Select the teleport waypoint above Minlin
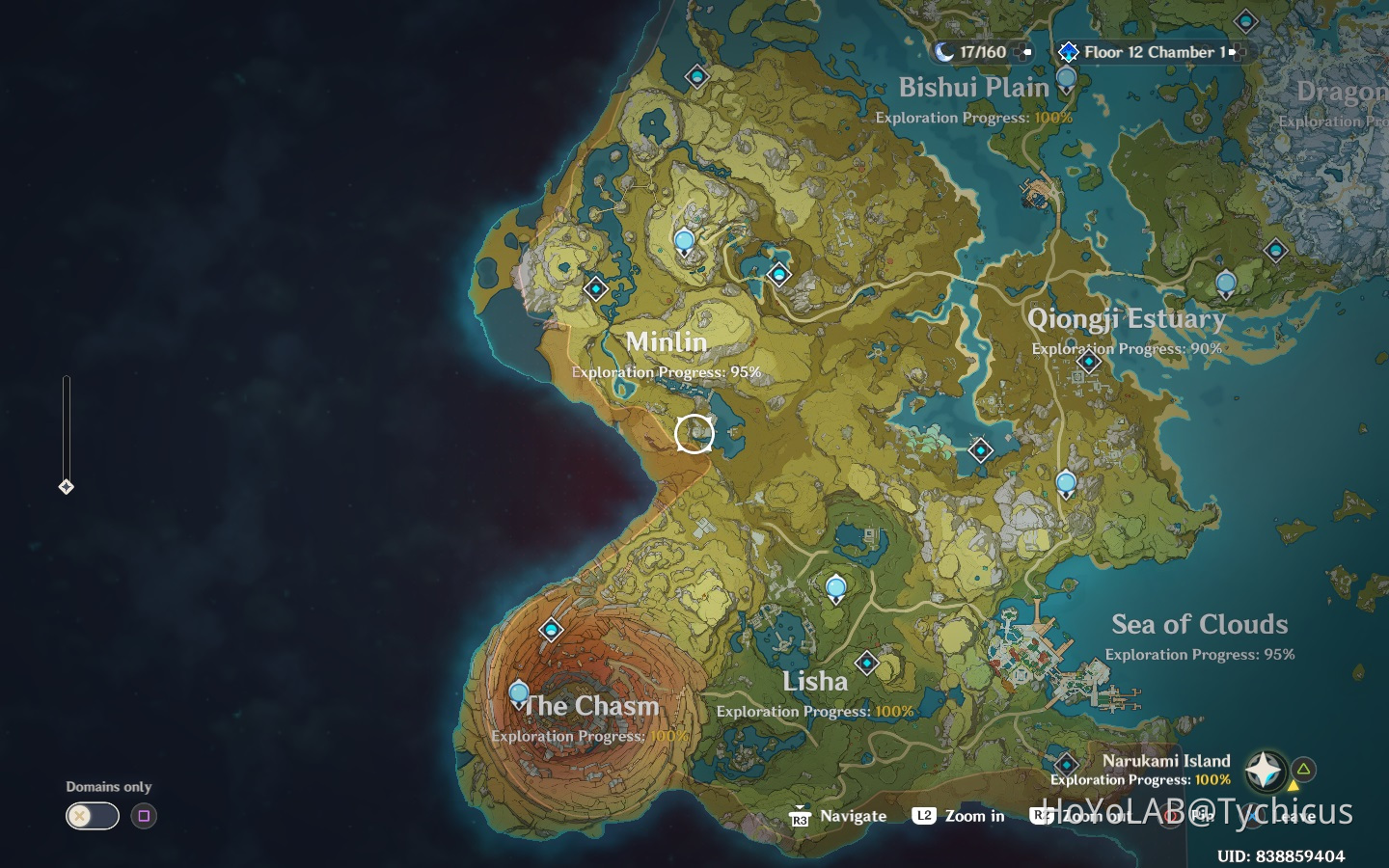1389x868 pixels. pyautogui.click(x=684, y=237)
